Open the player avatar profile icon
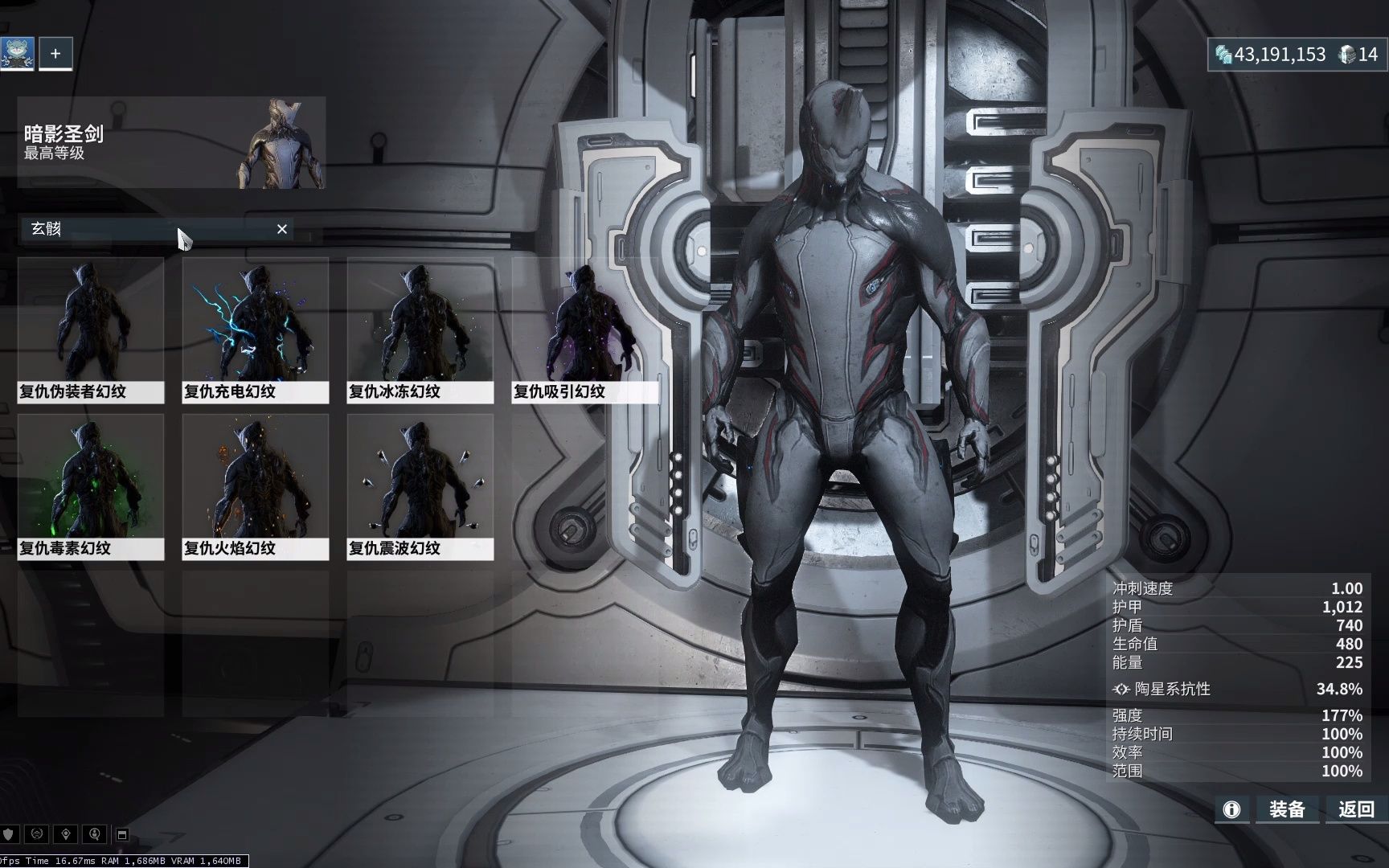 point(17,54)
